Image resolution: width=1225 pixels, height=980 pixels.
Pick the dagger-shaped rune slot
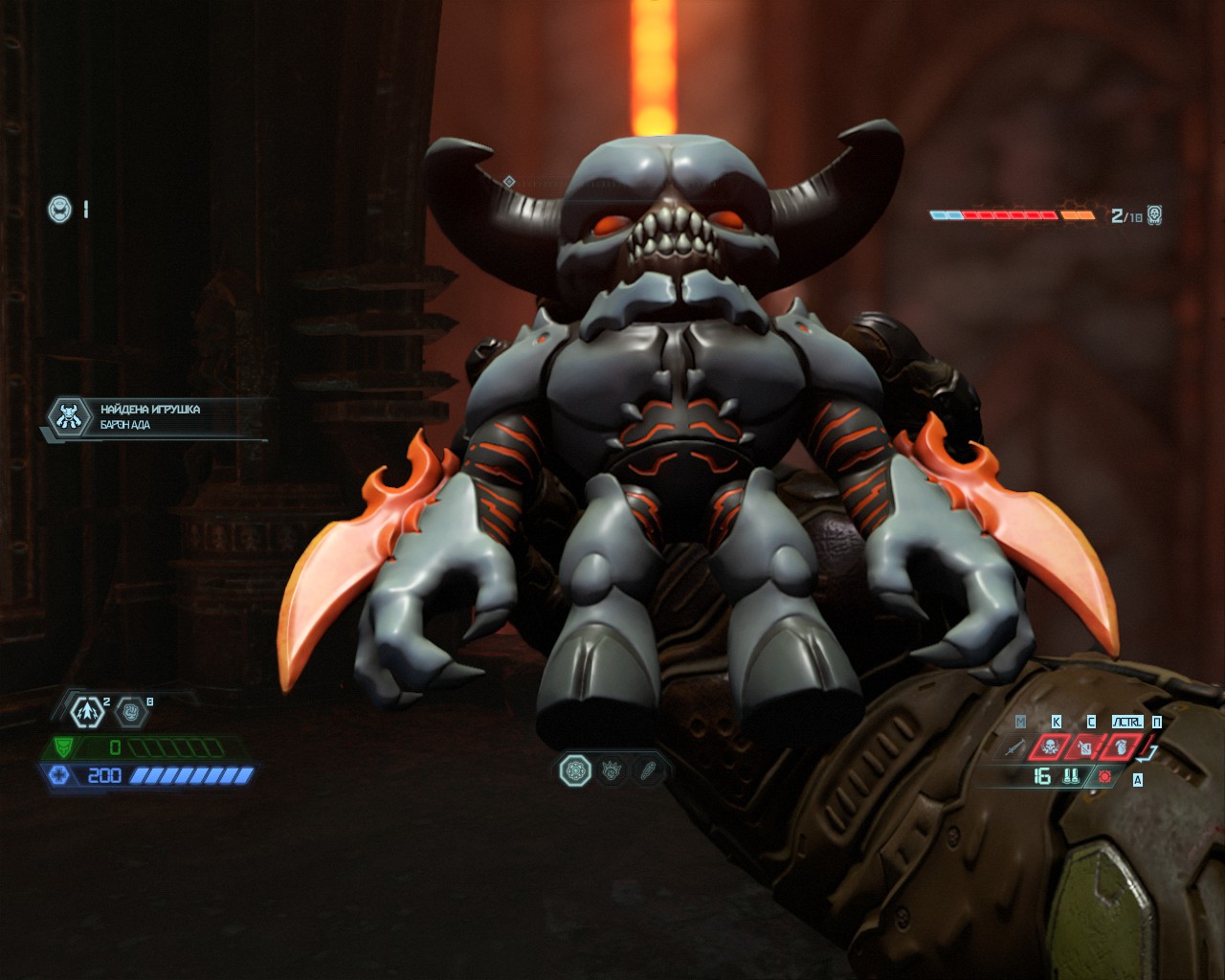[x=649, y=769]
